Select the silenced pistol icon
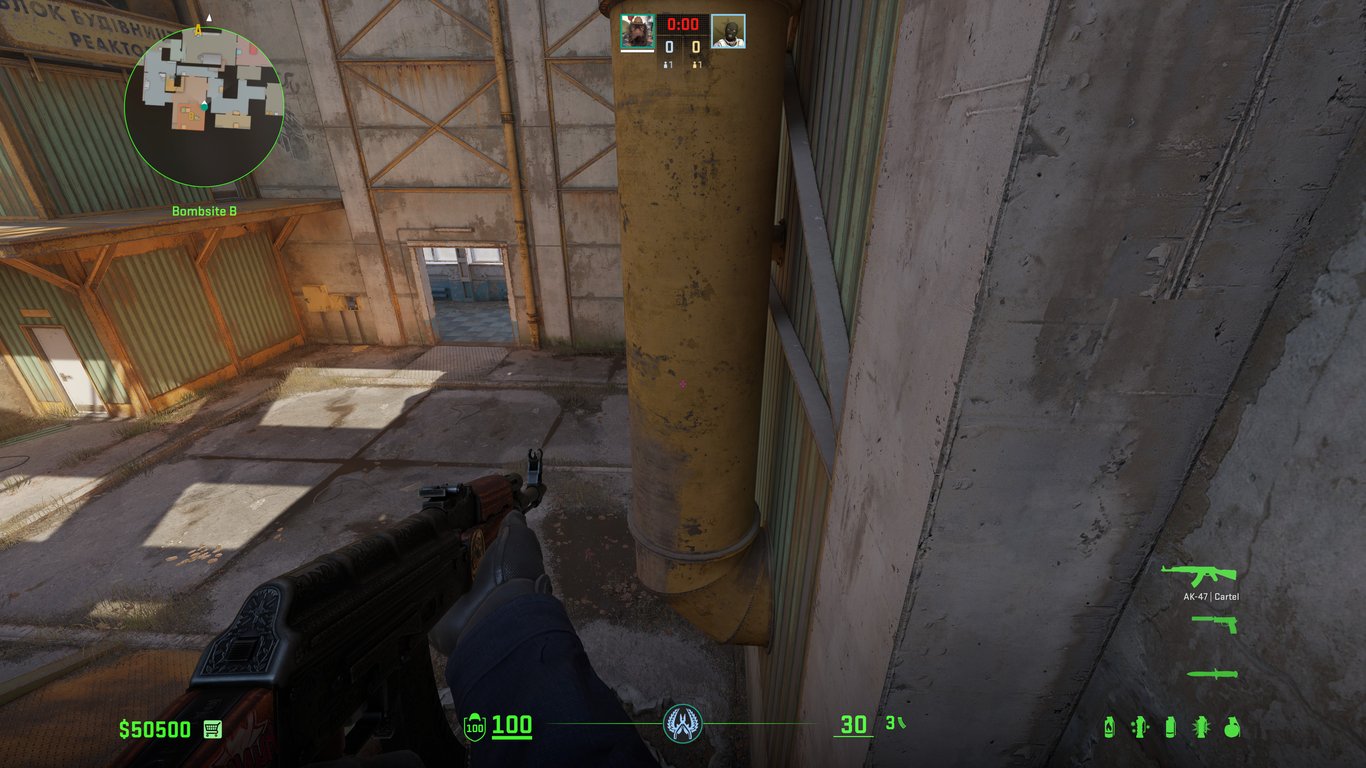This screenshot has height=768, width=1366. (x=1214, y=623)
